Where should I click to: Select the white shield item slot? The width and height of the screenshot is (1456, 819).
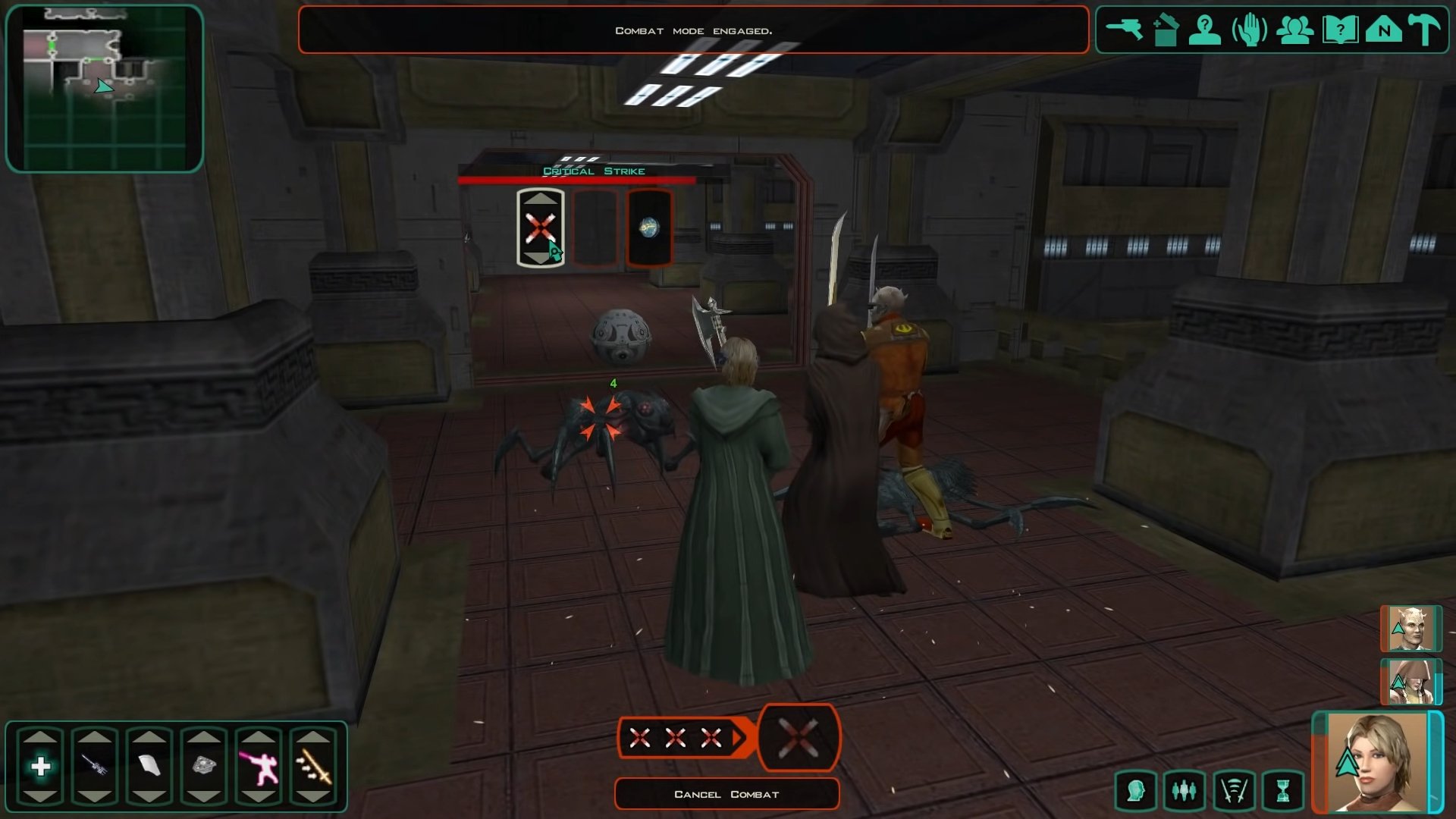[149, 767]
